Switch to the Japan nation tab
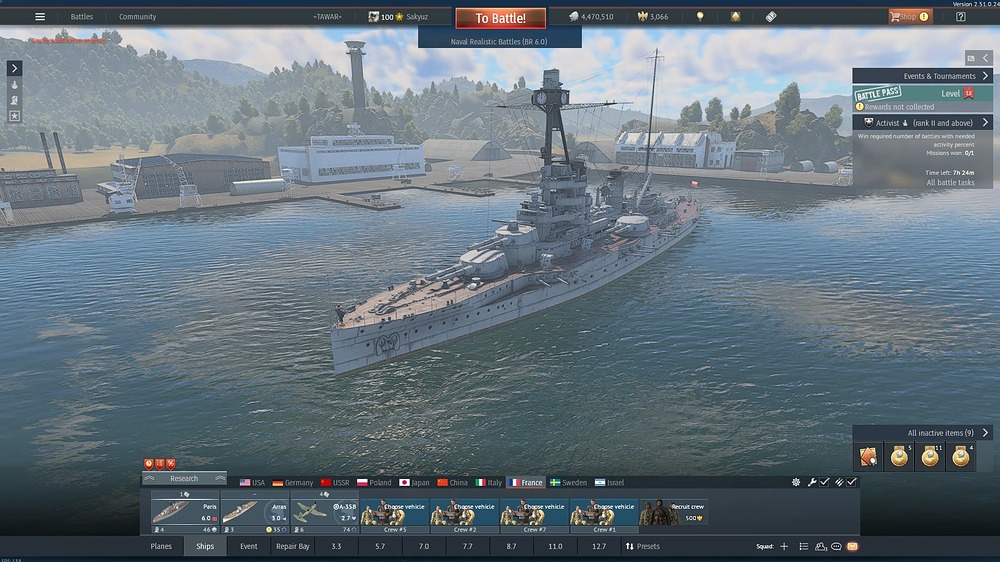 tap(414, 483)
